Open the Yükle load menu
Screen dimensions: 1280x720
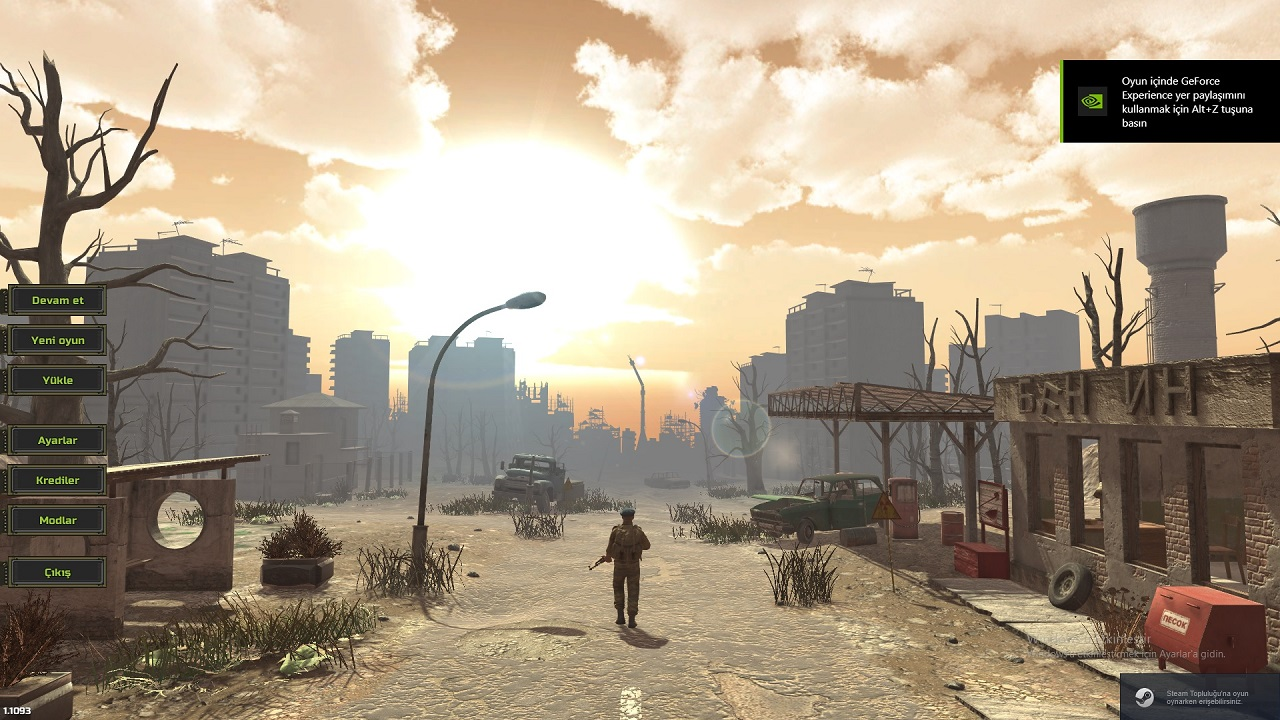coord(57,380)
